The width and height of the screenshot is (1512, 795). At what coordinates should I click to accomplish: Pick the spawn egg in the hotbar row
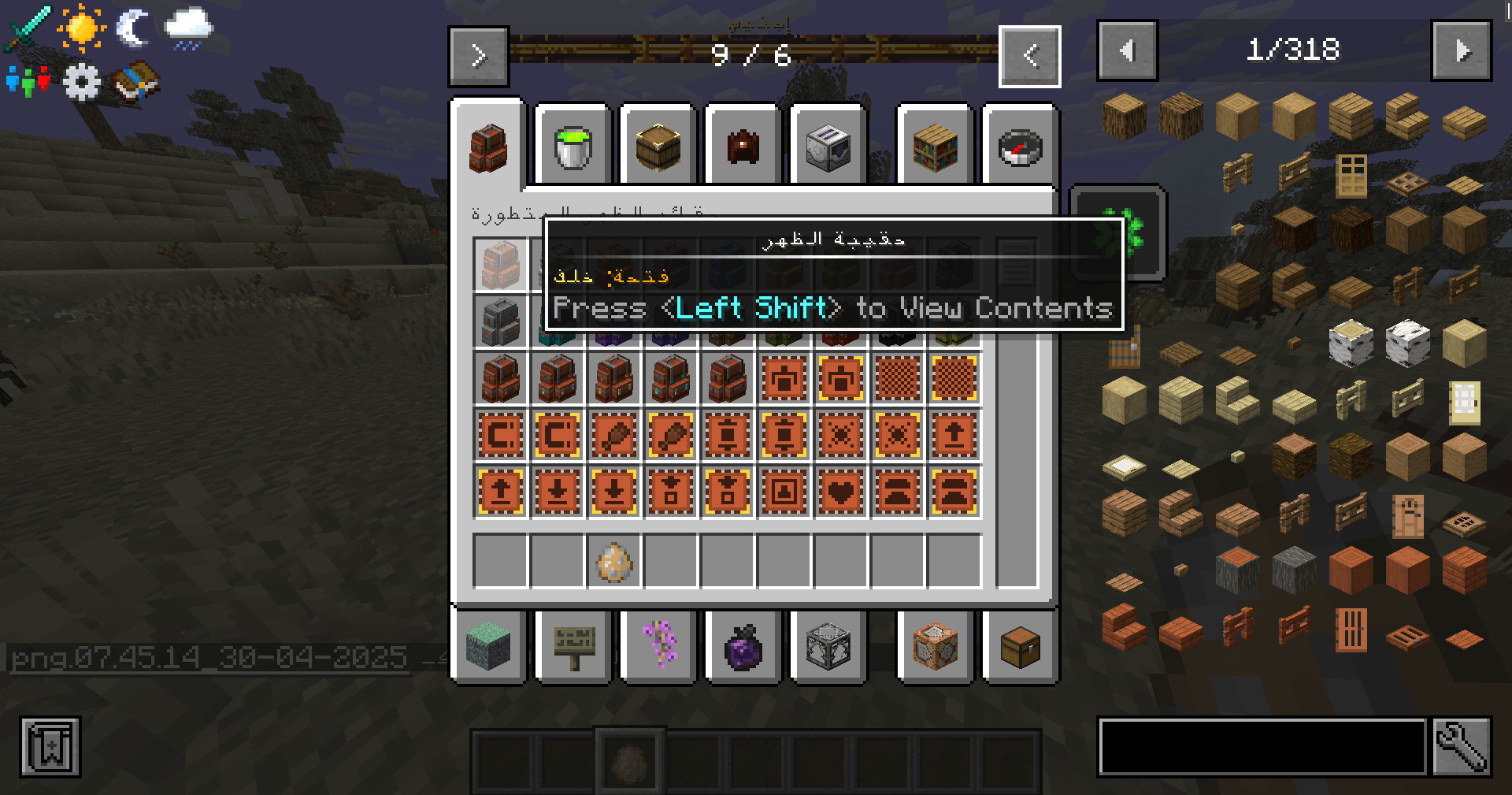(x=614, y=562)
